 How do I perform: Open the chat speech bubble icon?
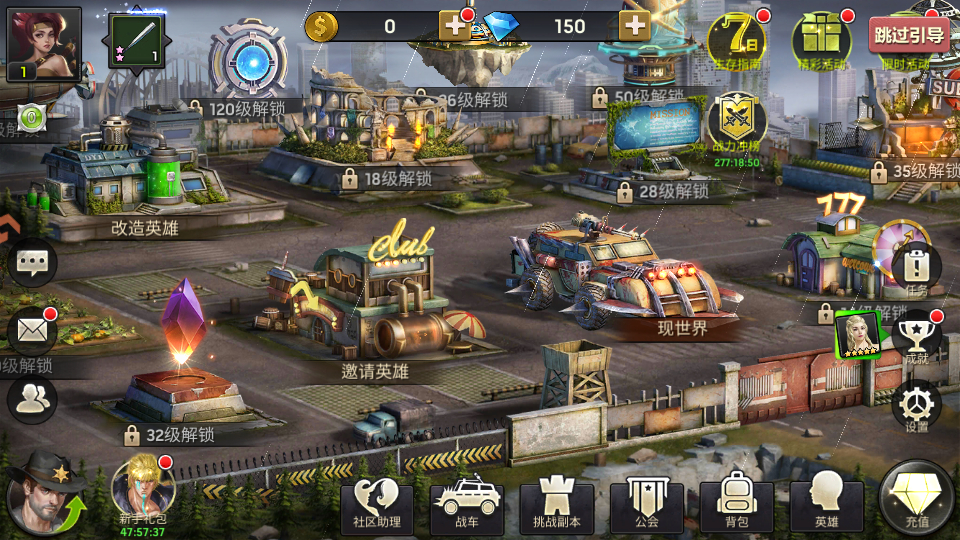(33, 263)
